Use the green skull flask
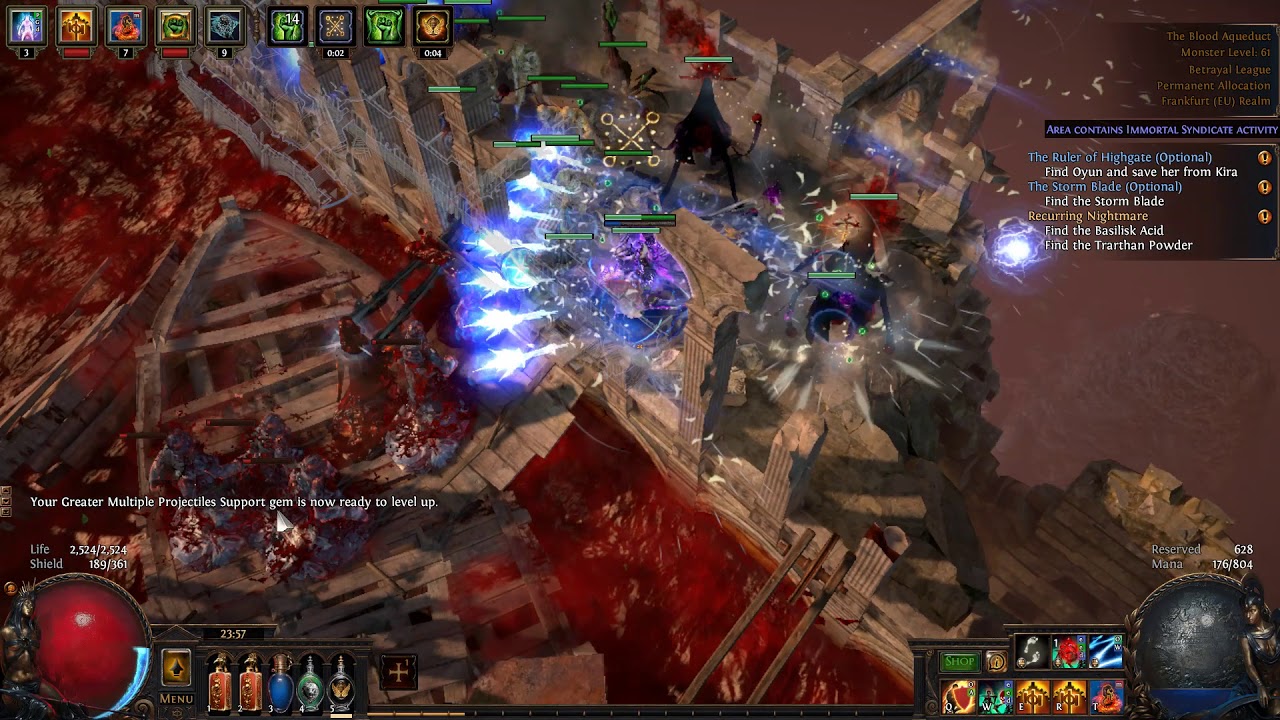This screenshot has width=1280, height=720. click(312, 680)
